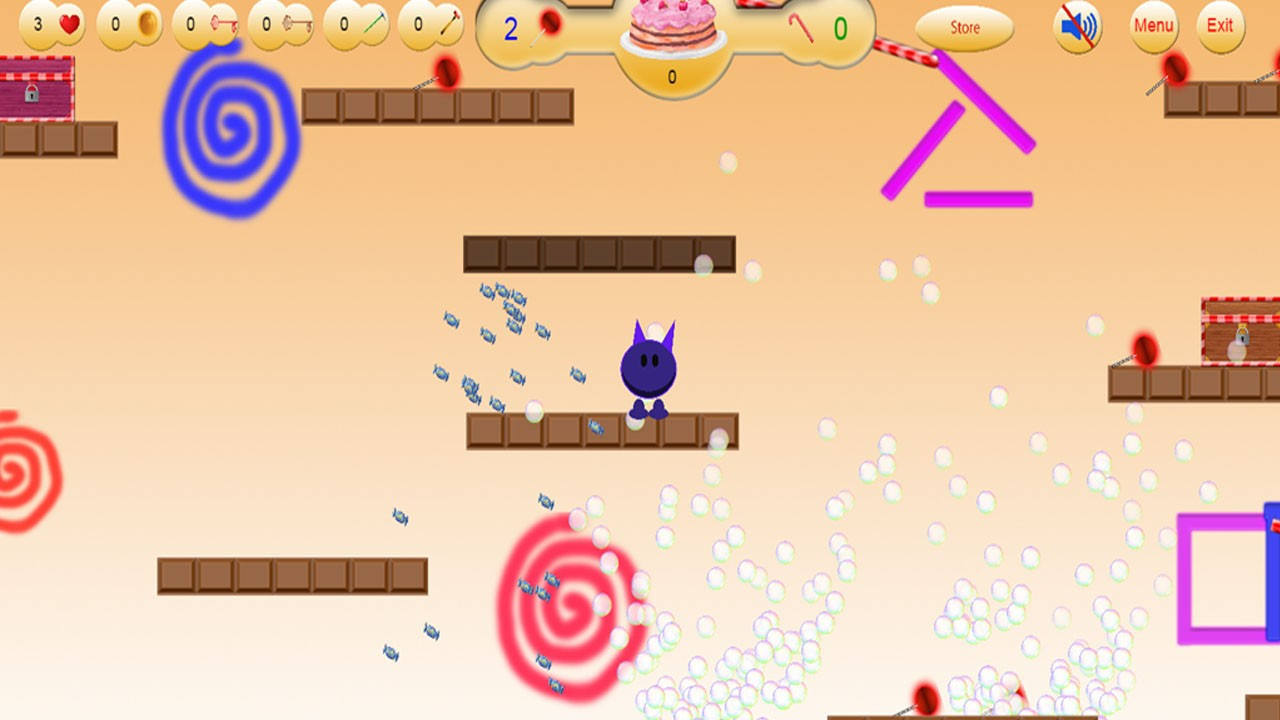Open the Menu
This screenshot has height=720, width=1280.
pos(1153,26)
